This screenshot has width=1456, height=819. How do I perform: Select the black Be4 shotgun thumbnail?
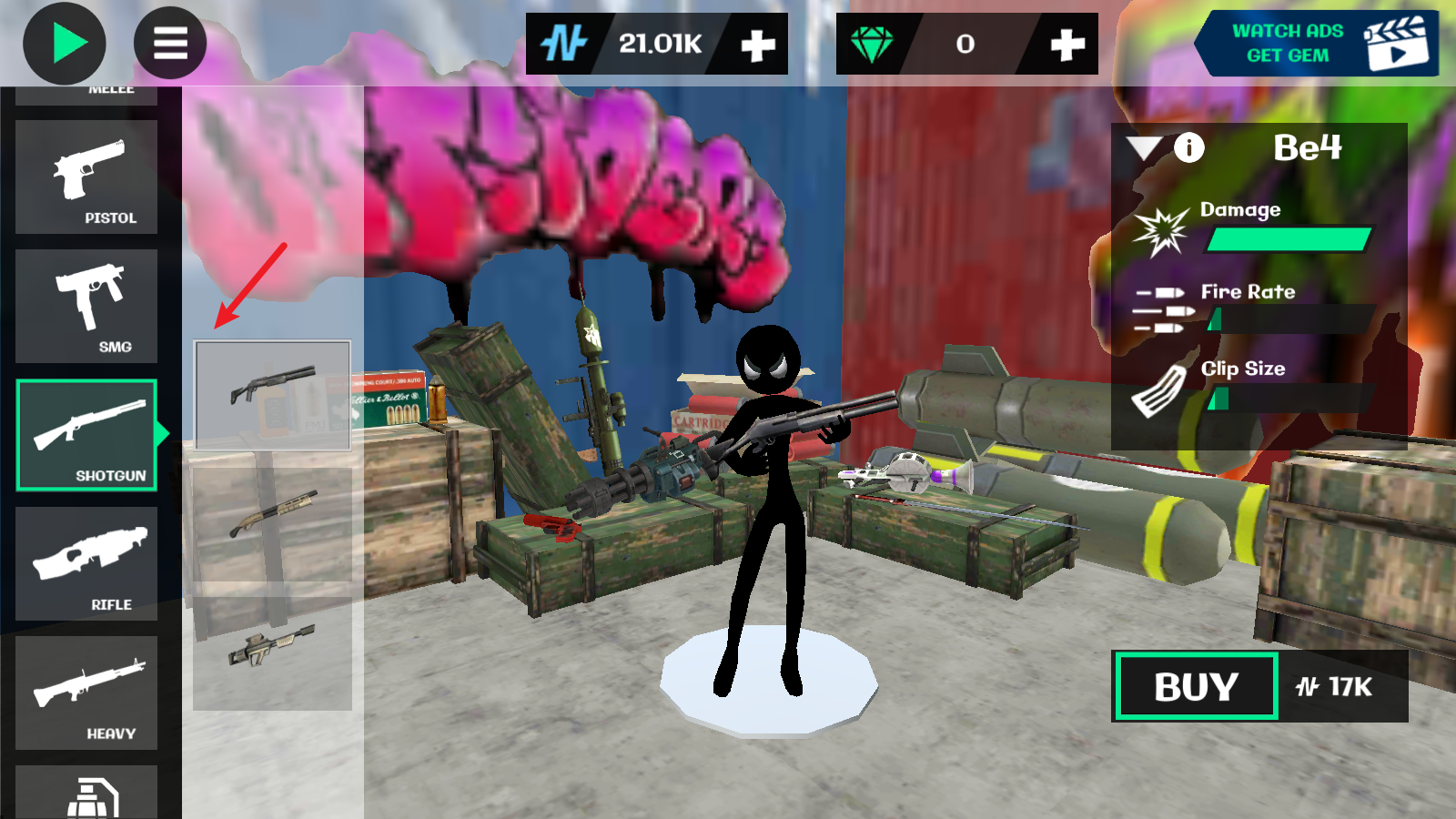point(272,395)
